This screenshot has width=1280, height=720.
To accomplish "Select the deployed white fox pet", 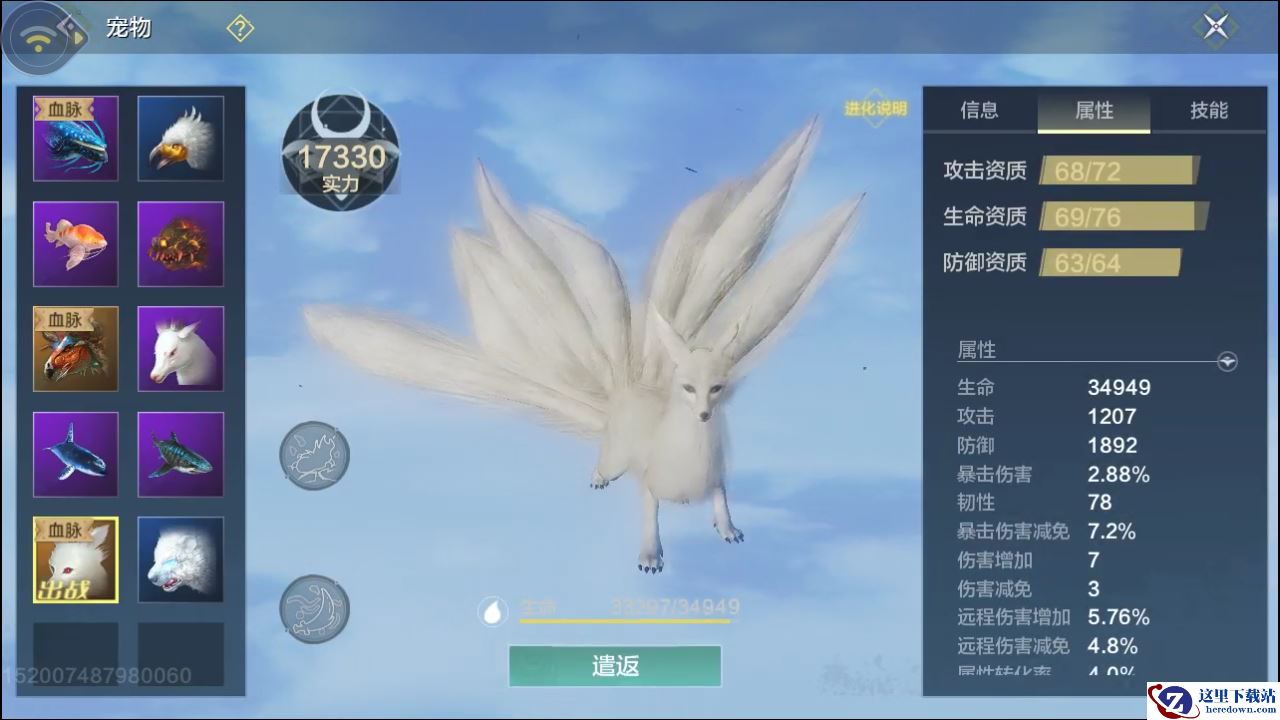I will [x=76, y=560].
